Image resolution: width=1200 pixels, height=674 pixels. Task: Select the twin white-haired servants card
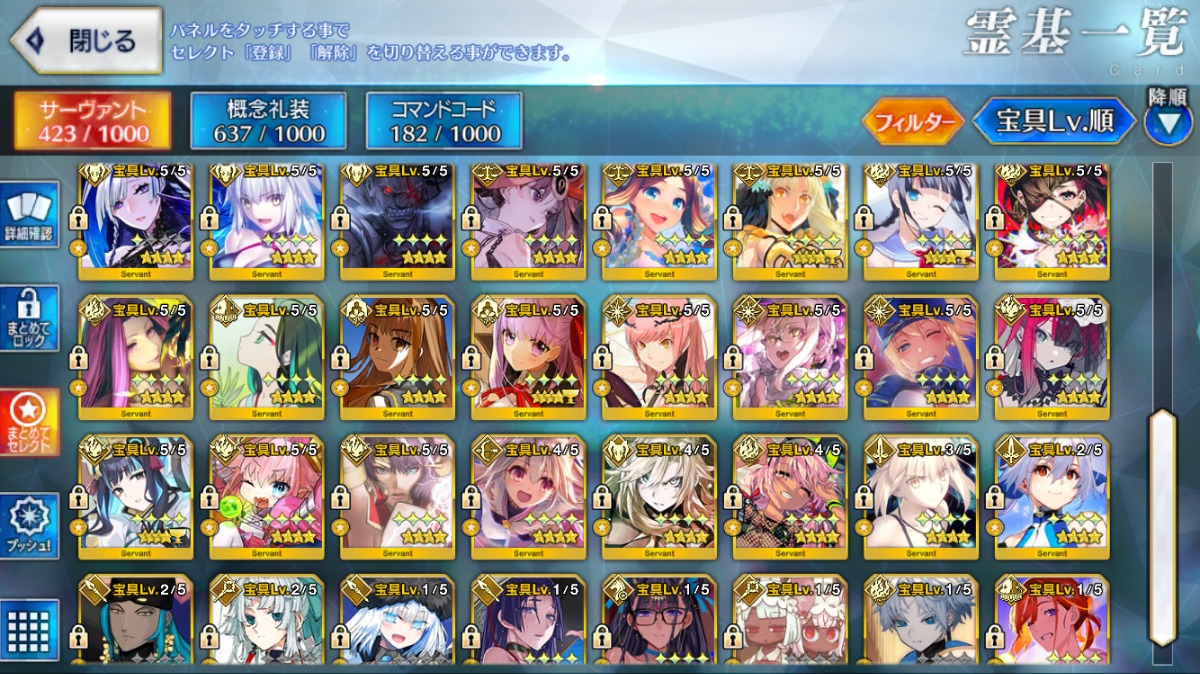(x=790, y=620)
